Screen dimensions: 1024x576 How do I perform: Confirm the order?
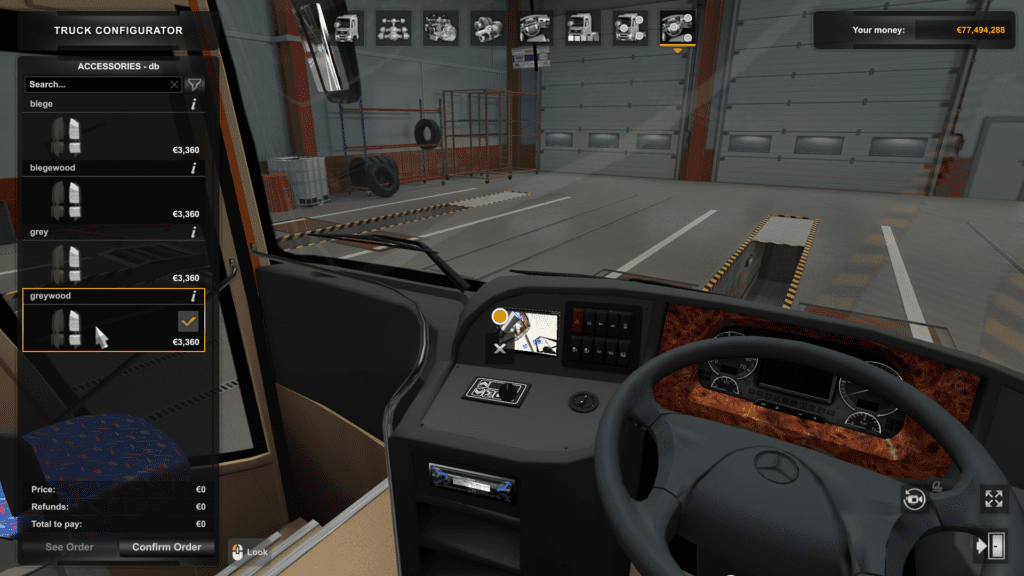167,547
